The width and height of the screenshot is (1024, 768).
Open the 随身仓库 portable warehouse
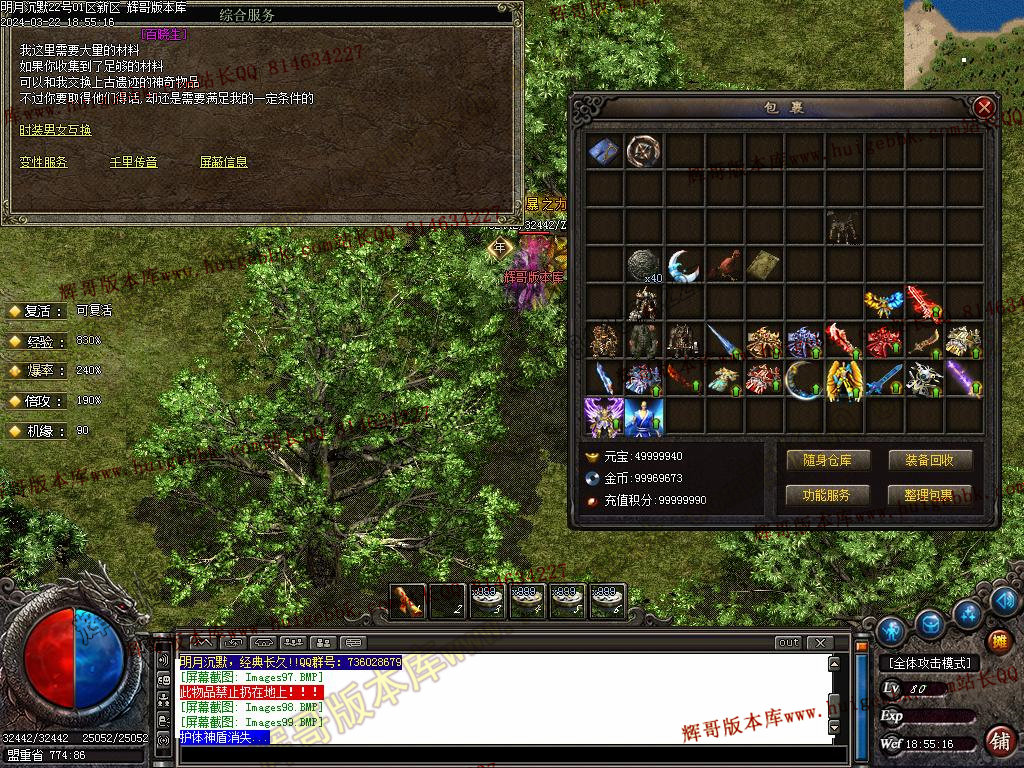tap(827, 460)
